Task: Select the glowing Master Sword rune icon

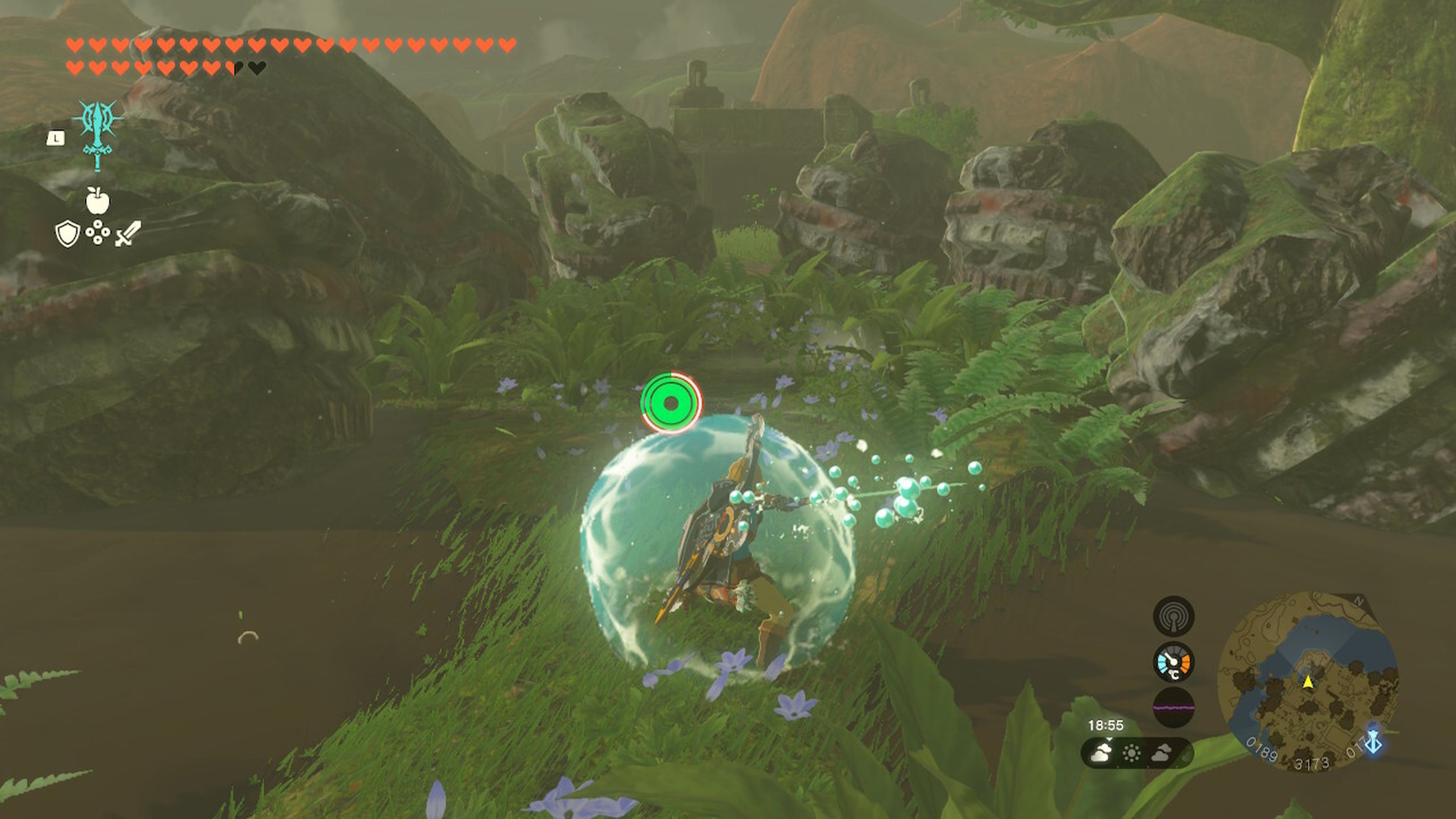Action: pyautogui.click(x=98, y=135)
